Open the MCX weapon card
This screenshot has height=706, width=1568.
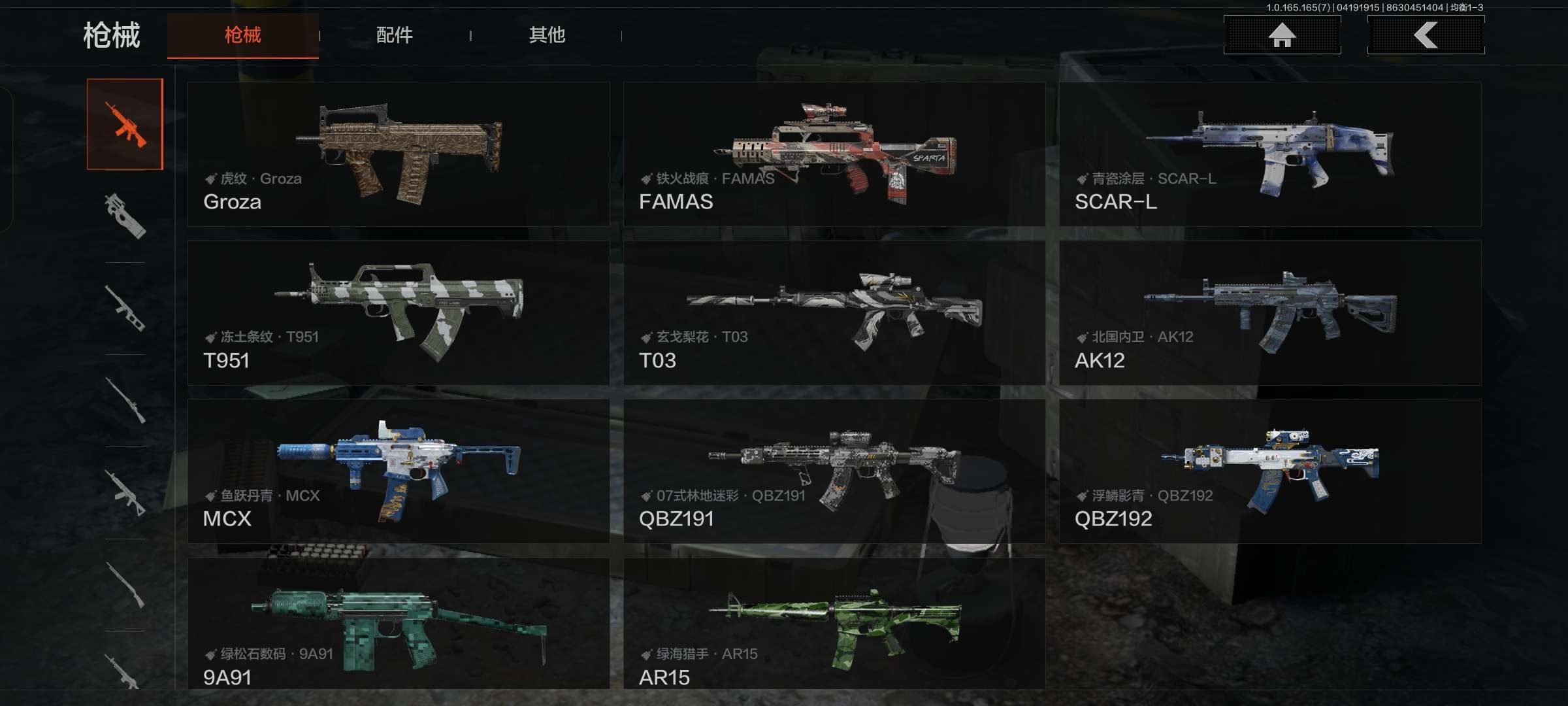(x=398, y=471)
